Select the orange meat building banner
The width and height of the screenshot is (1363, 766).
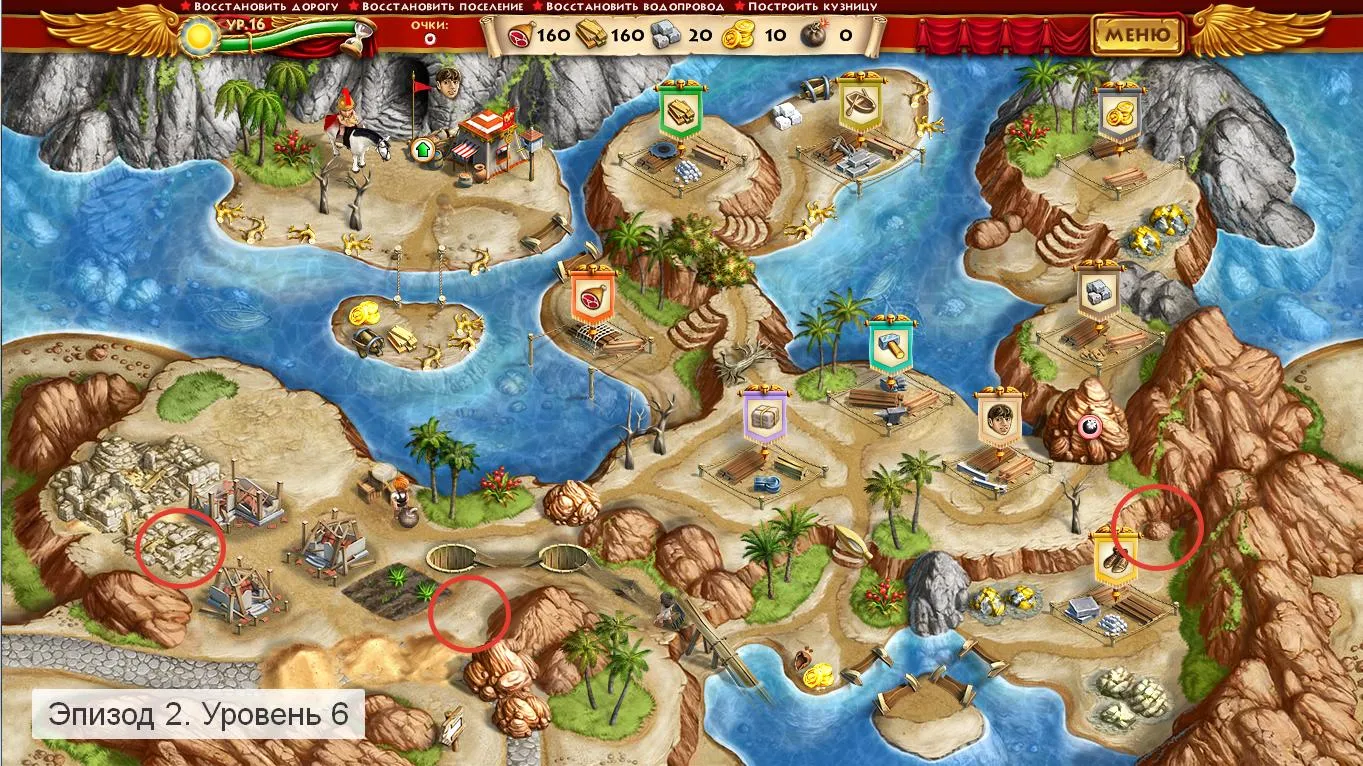(x=590, y=293)
